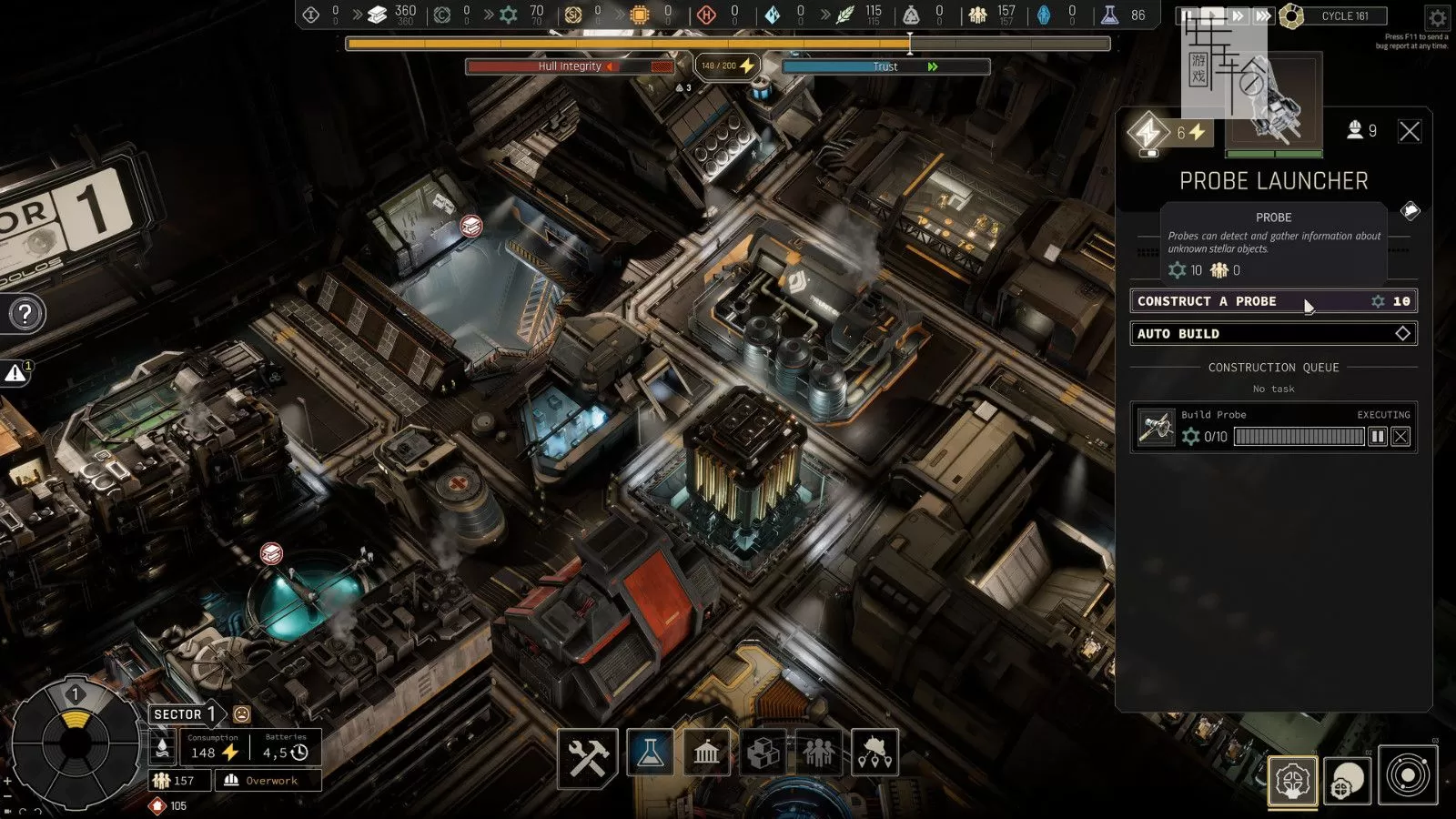This screenshot has width=1456, height=819.
Task: Open the population people menu
Action: [819, 753]
